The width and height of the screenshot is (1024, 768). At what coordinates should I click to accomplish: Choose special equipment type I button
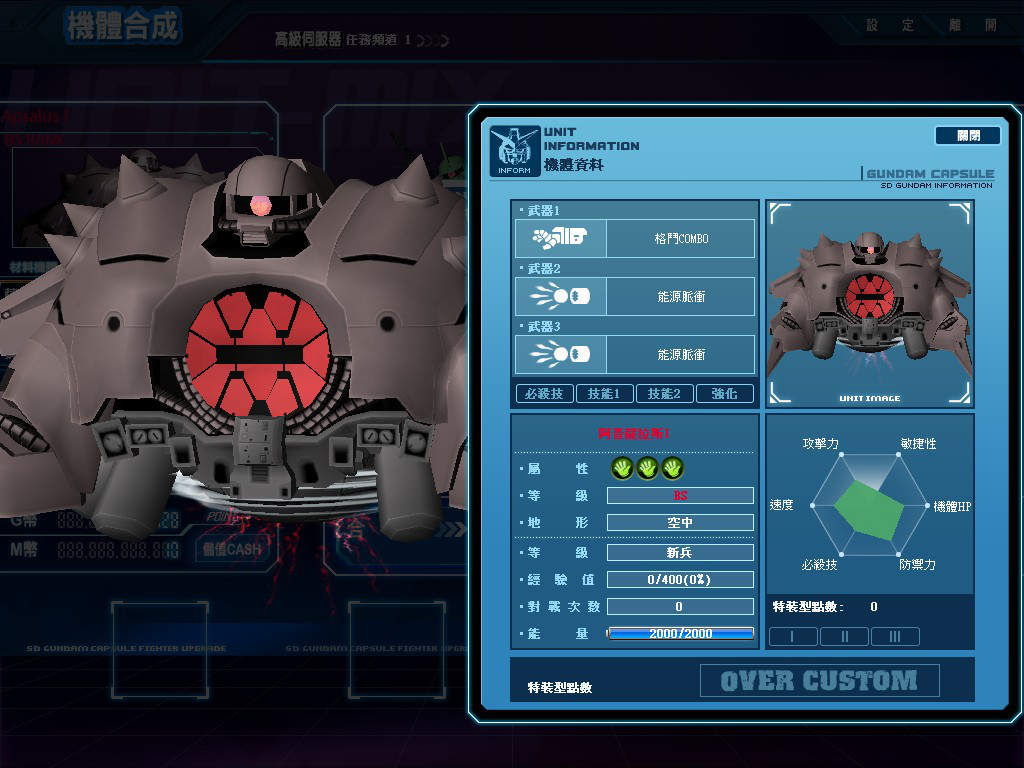coord(793,636)
